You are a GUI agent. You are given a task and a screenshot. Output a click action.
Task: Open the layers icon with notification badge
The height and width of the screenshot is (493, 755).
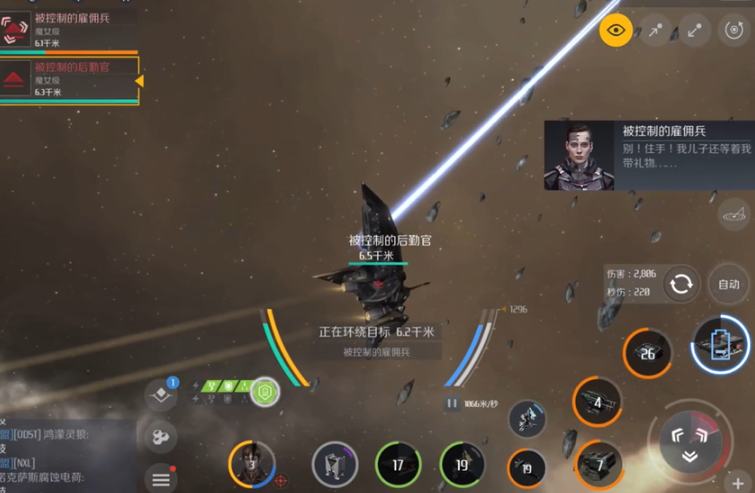(160, 394)
